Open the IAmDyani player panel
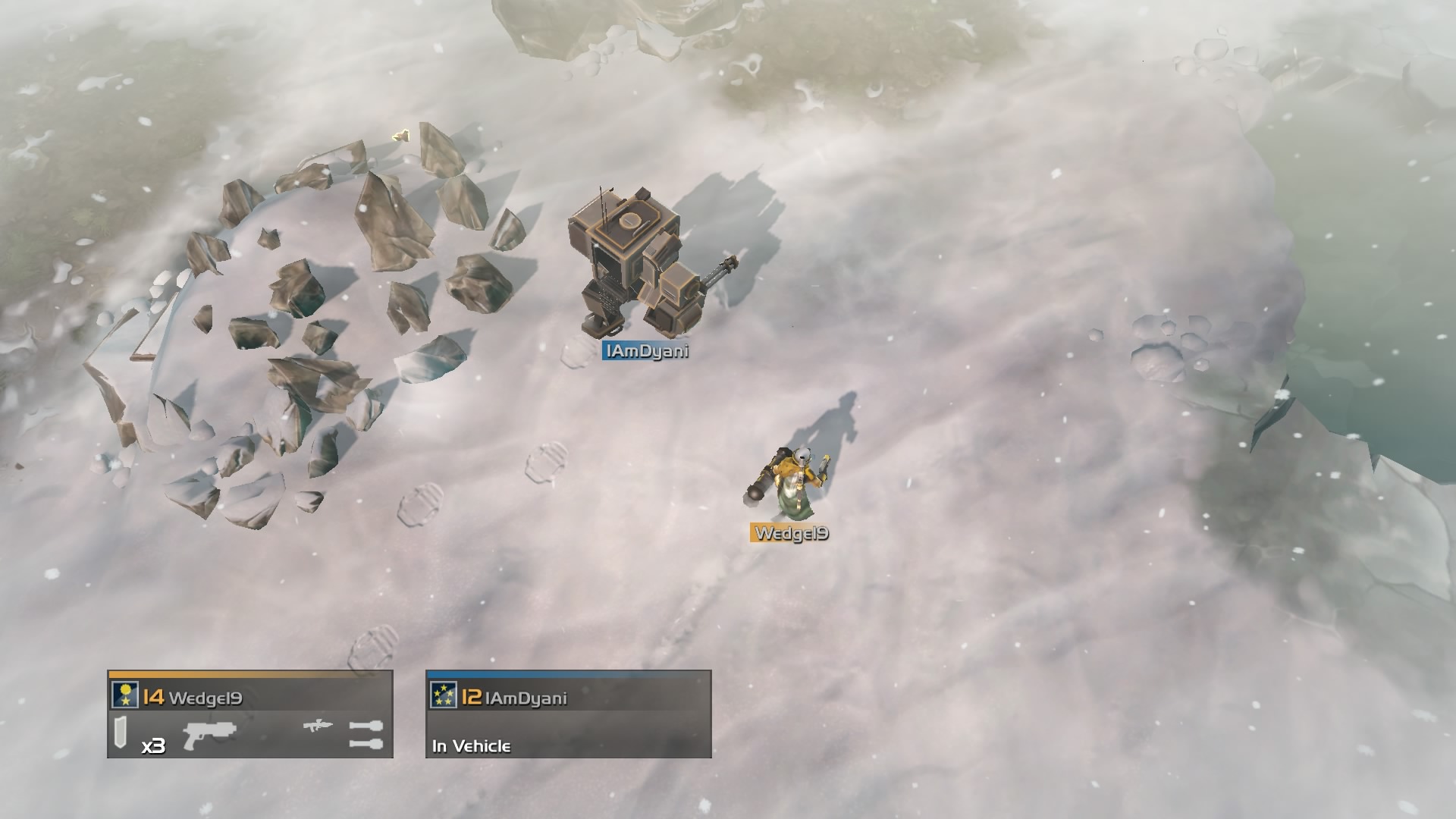Screen dimensions: 1456x819 point(568,714)
